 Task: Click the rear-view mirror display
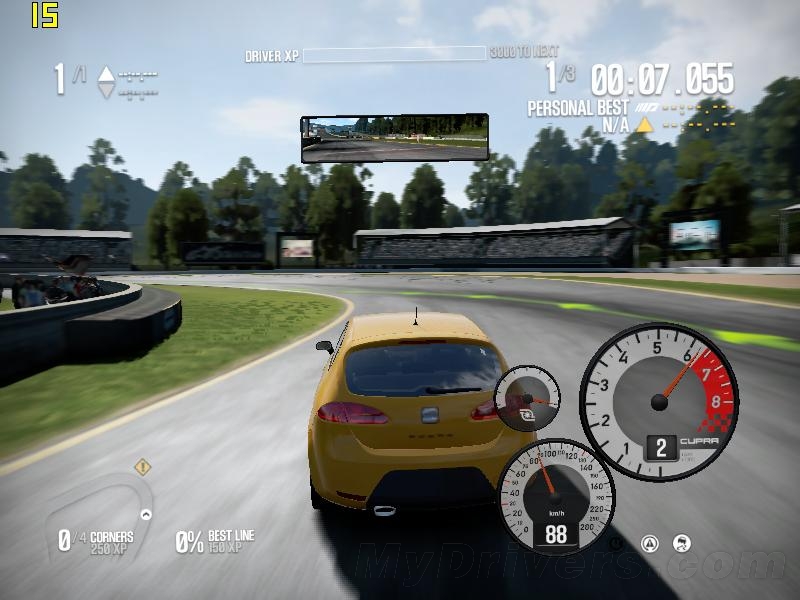tap(394, 138)
